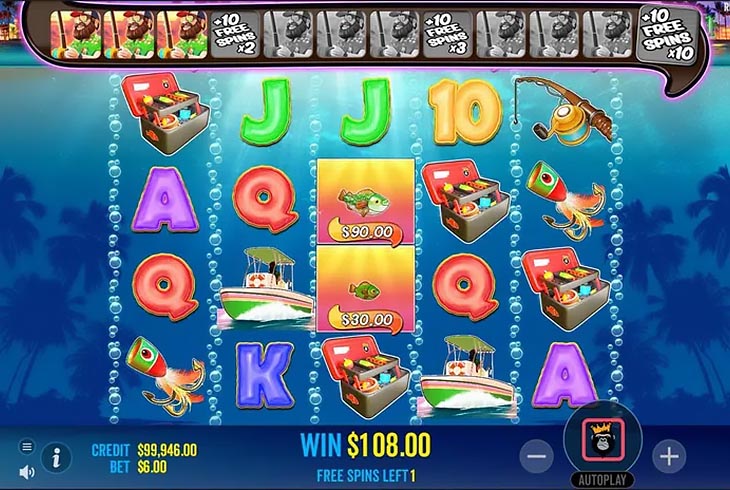
Task: Open the game info button
Action: [56, 458]
